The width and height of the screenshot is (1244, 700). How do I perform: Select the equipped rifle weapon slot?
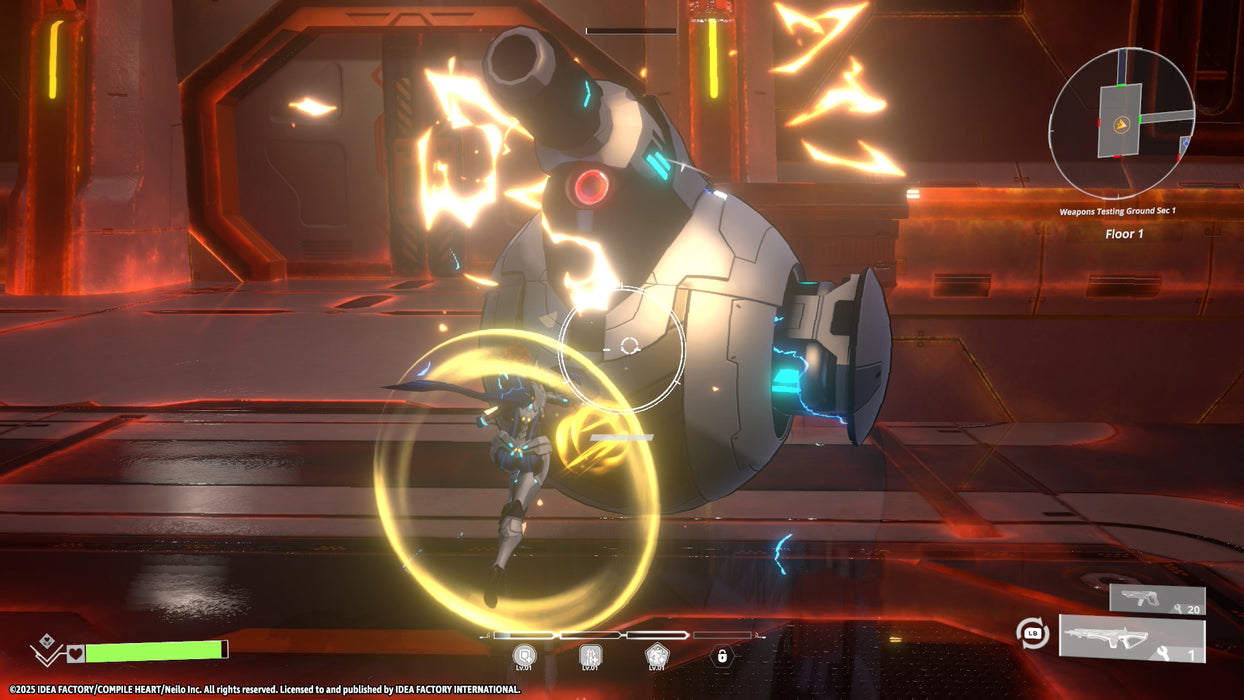[x=1131, y=639]
